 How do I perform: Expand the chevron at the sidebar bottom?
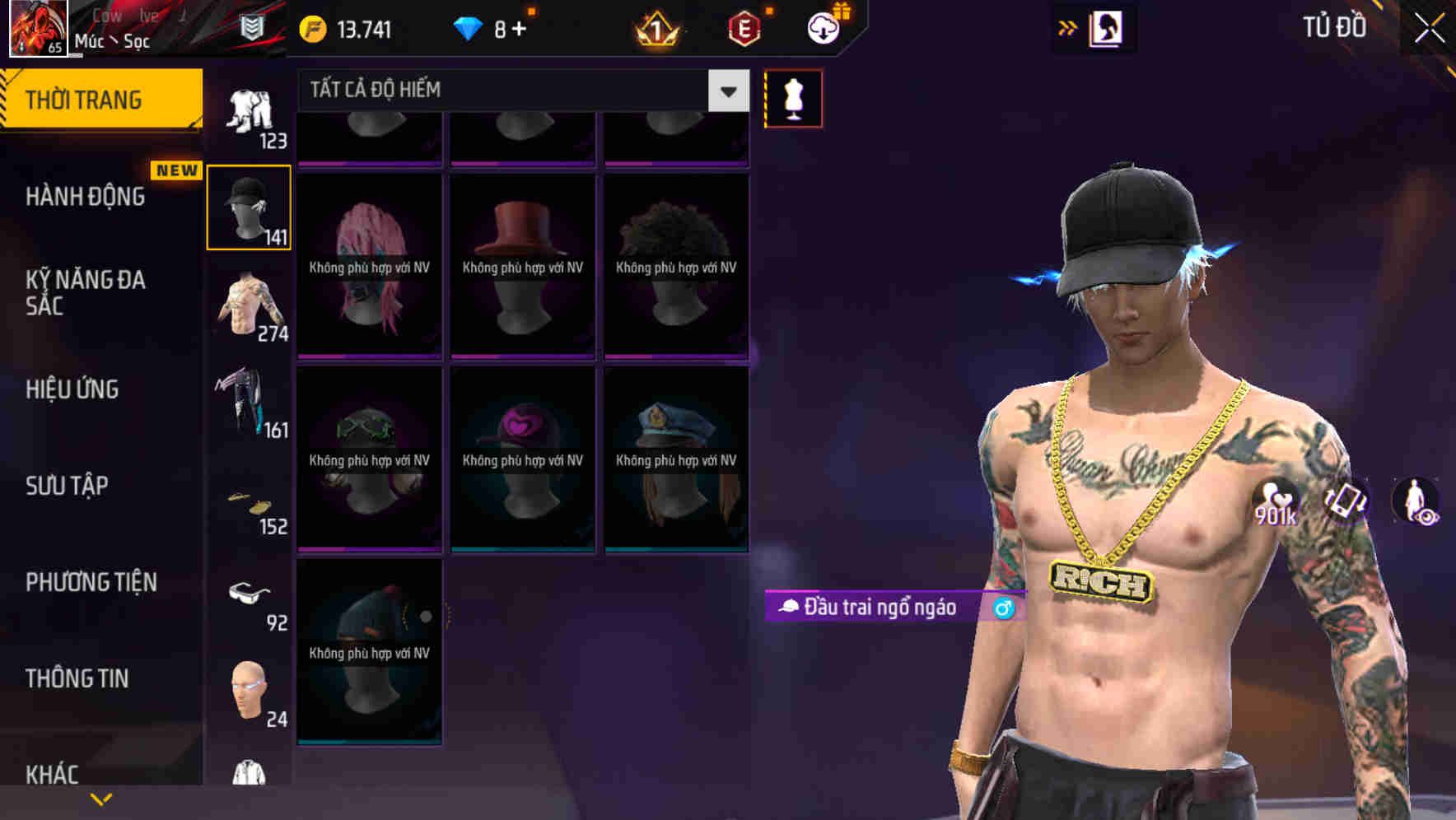click(x=100, y=799)
